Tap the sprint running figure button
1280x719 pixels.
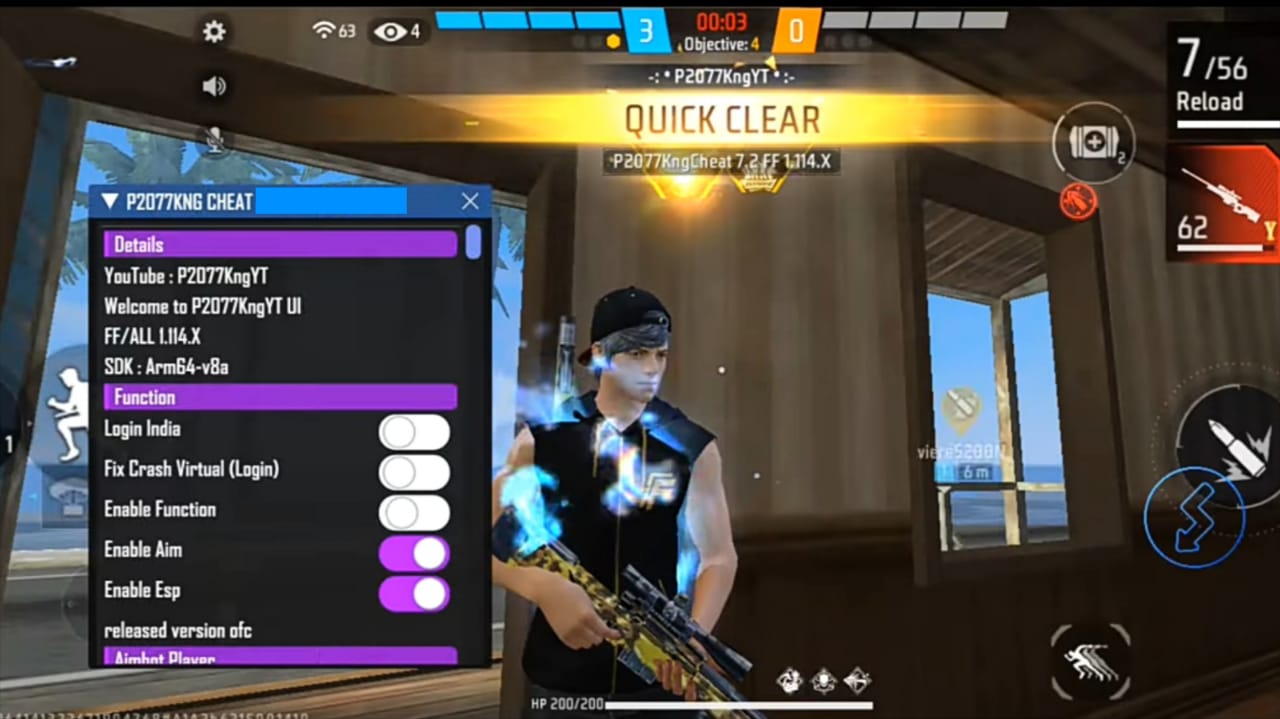tap(1091, 662)
